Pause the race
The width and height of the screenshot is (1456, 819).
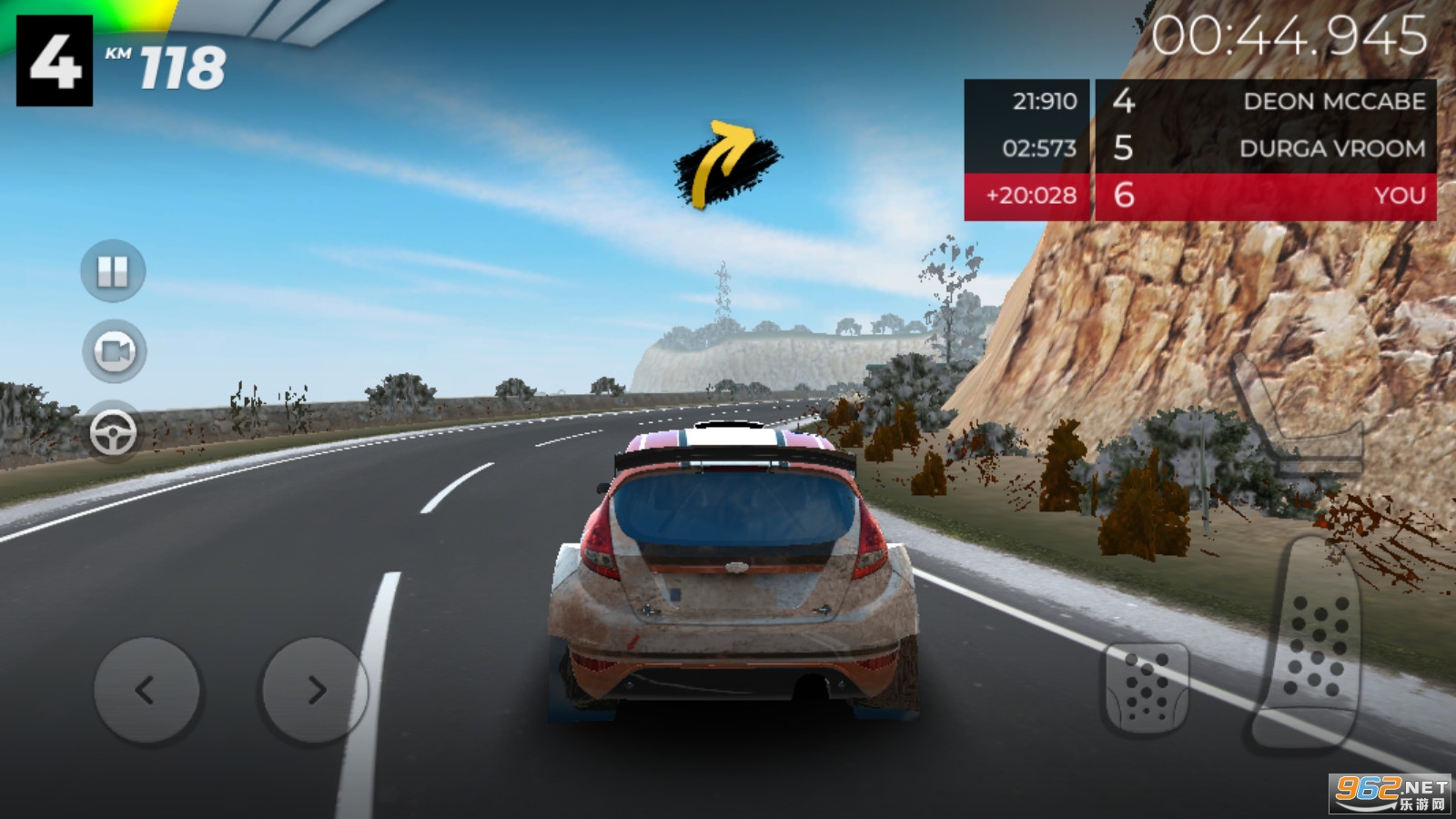[x=113, y=271]
